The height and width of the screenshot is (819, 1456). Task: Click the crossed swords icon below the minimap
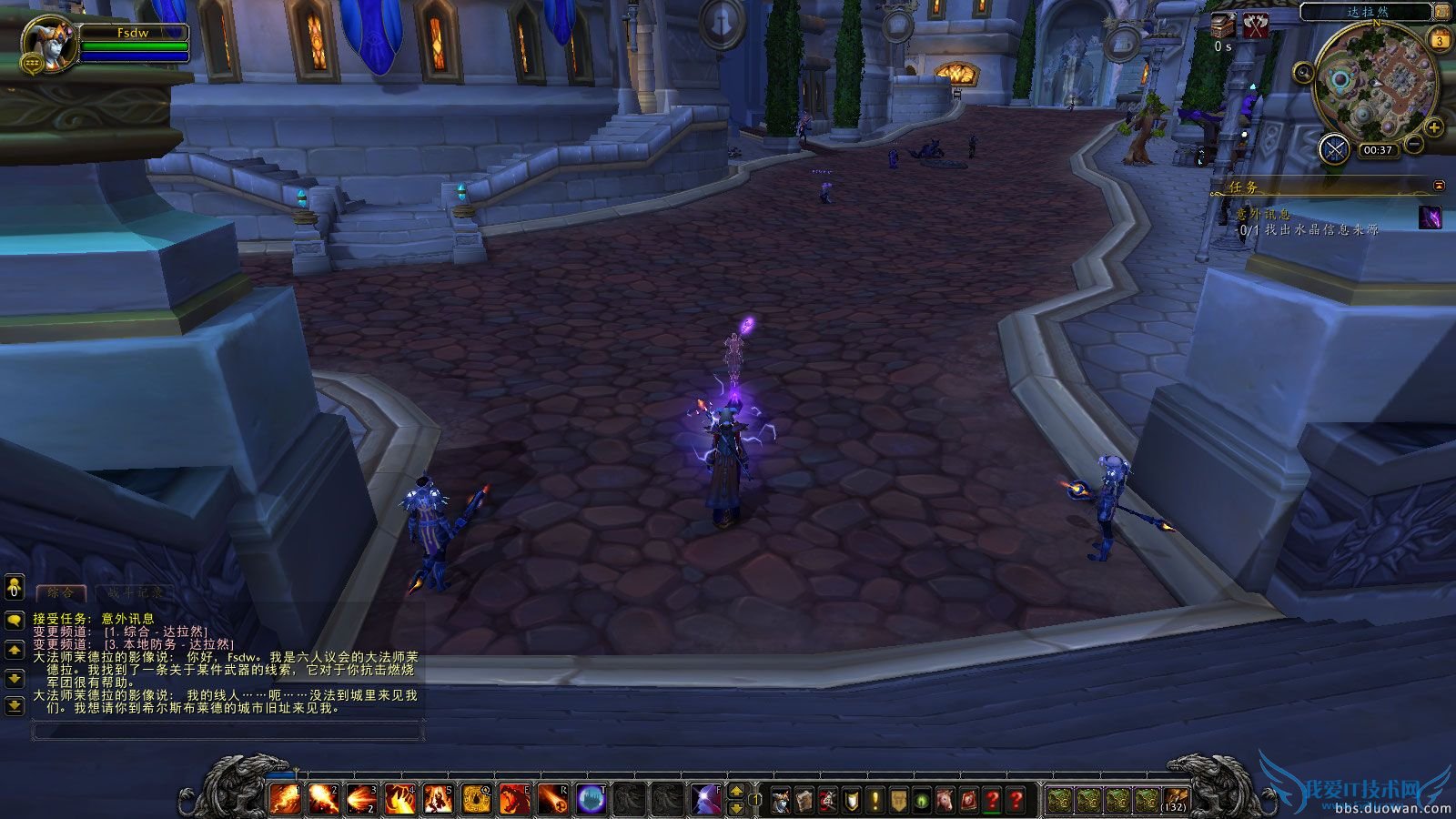click(x=1334, y=148)
